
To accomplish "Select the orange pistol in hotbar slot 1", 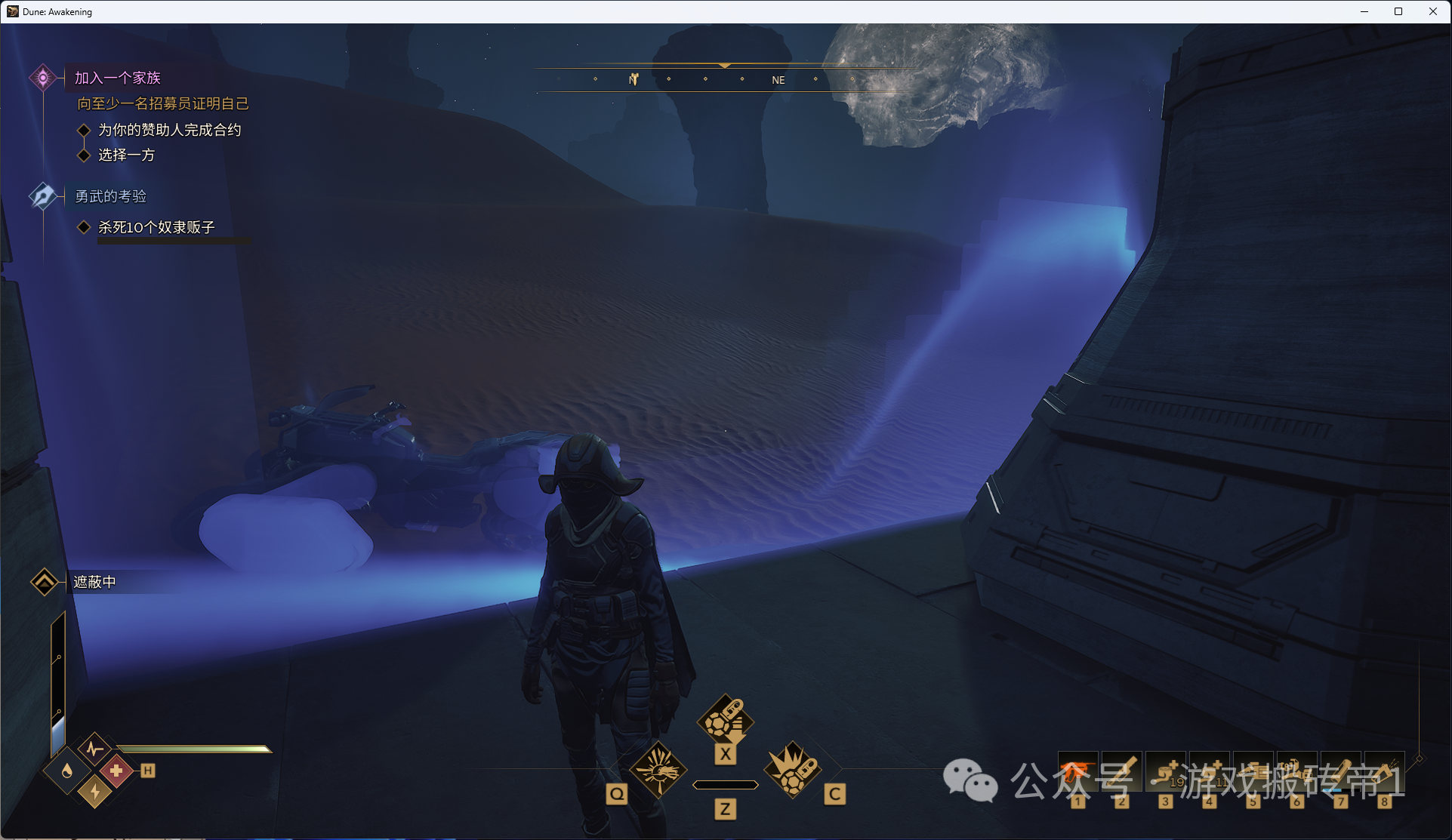I will click(1077, 771).
